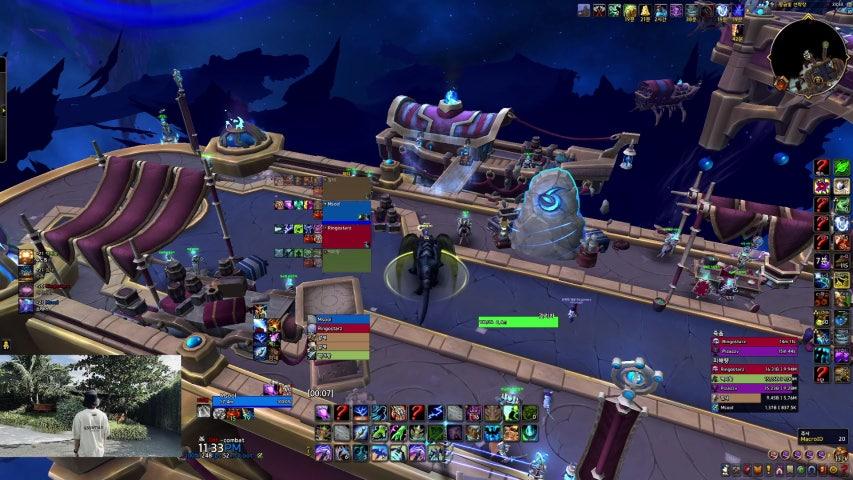The height and width of the screenshot is (480, 853).
Task: Target the large blue Mixxd raid frame
Action: tap(347, 211)
